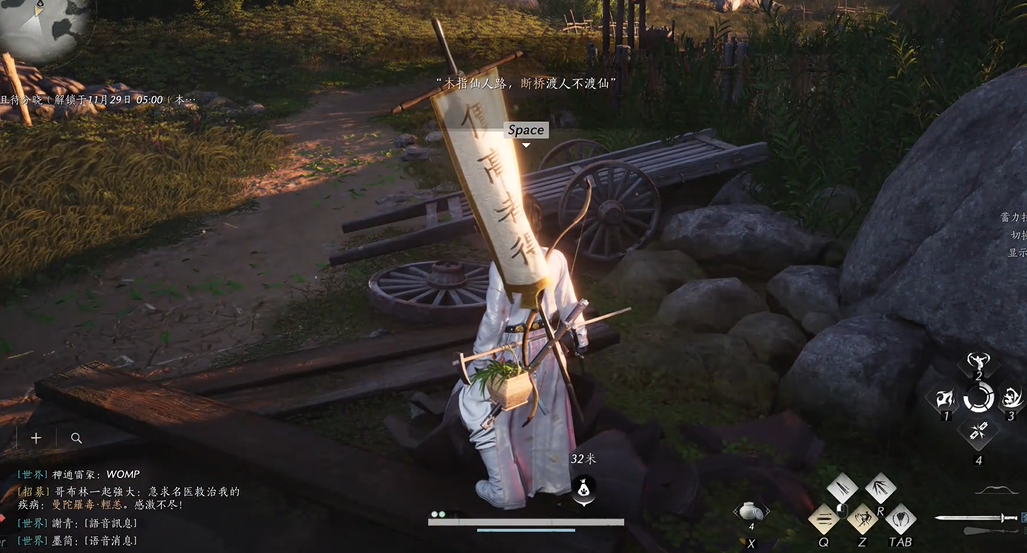Open chat search with the magnifier icon
This screenshot has height=553, width=1027.
coord(76,438)
